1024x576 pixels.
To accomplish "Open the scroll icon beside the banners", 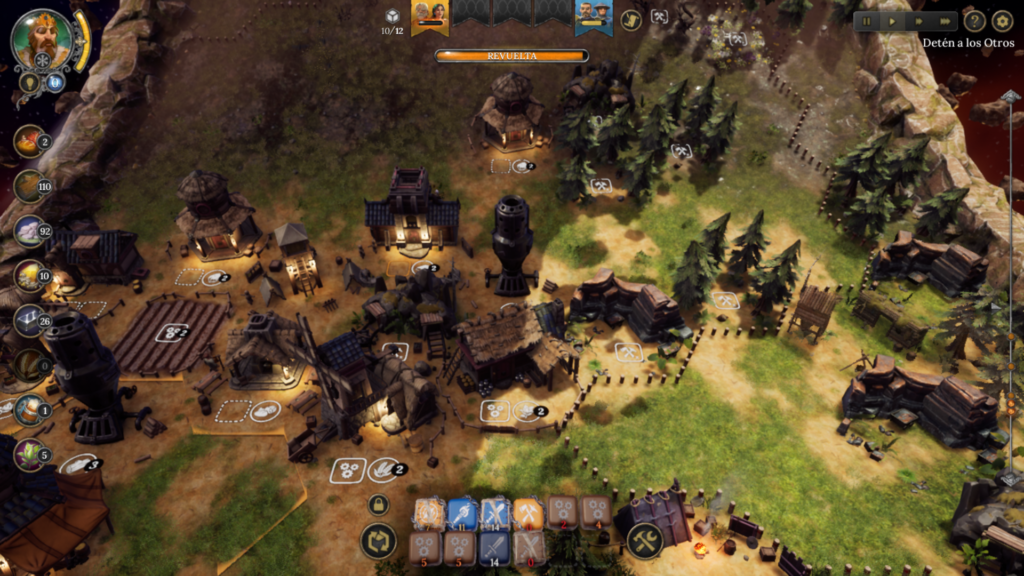I will coord(631,19).
